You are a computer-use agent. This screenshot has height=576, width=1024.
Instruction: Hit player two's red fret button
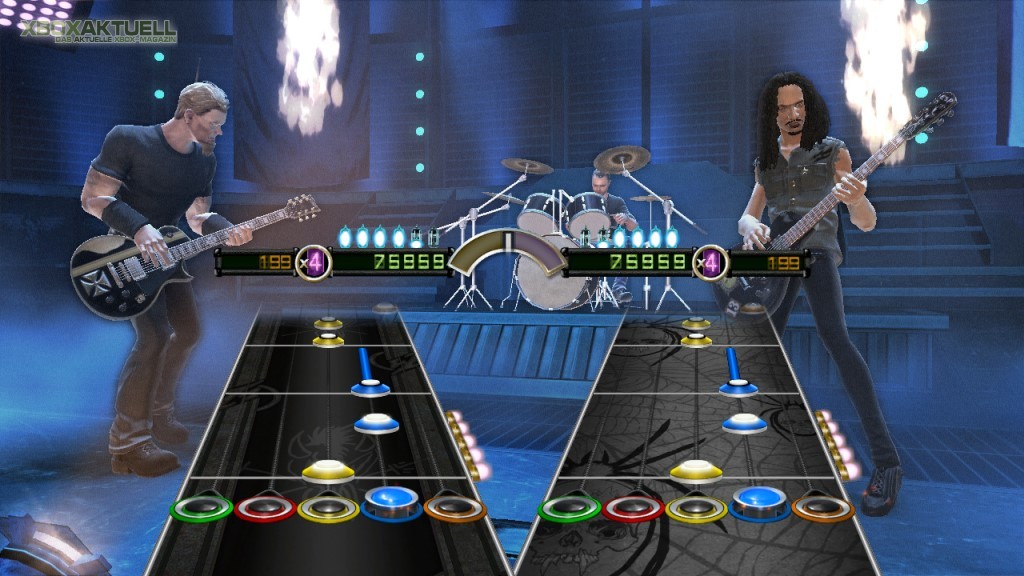[x=632, y=507]
